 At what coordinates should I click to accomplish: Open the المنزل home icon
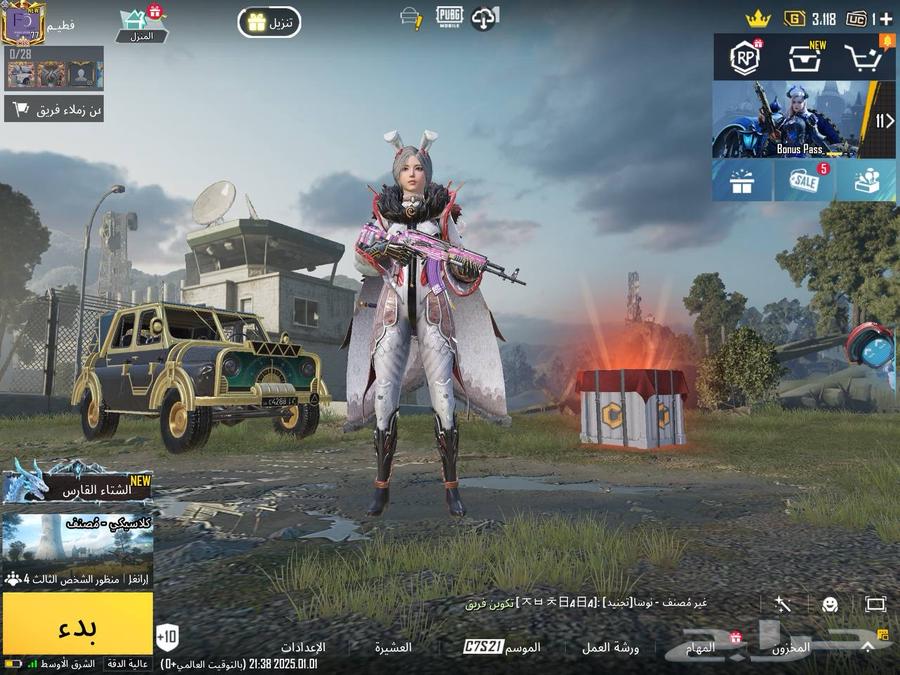coord(141,25)
